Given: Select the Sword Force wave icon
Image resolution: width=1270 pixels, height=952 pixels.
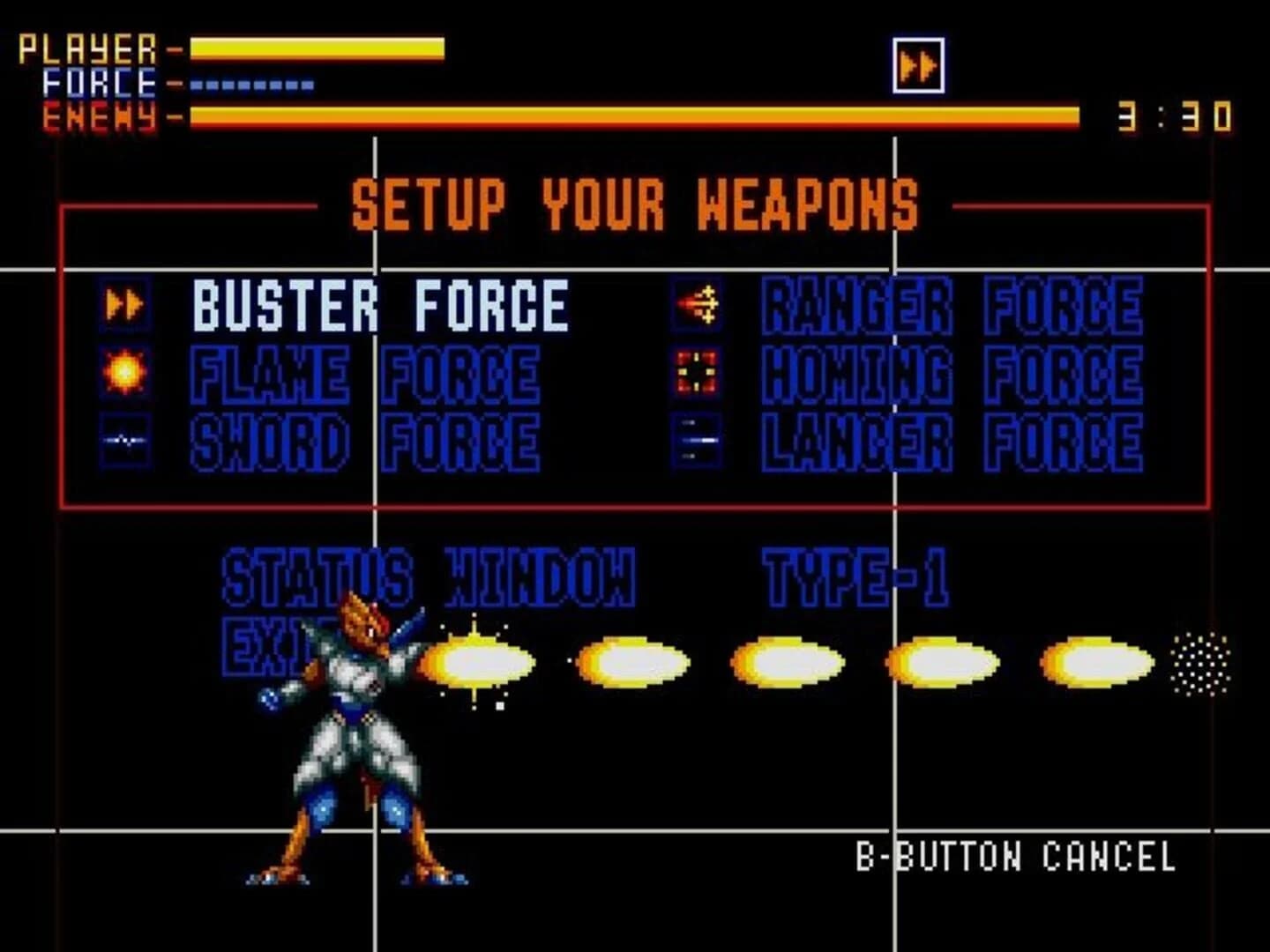Looking at the screenshot, I should (x=124, y=438).
